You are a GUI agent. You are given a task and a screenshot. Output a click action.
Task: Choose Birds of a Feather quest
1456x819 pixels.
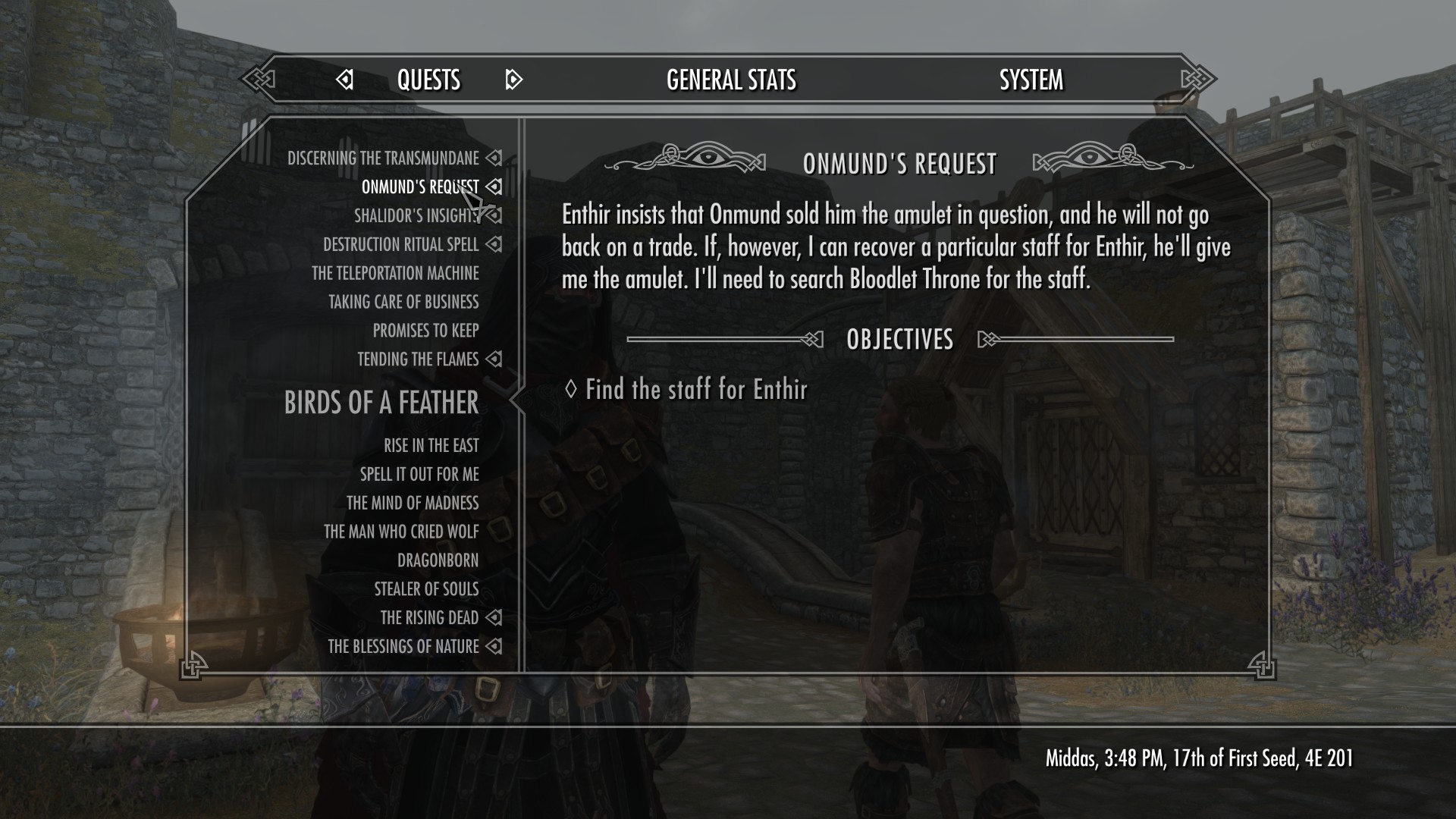coord(381,403)
